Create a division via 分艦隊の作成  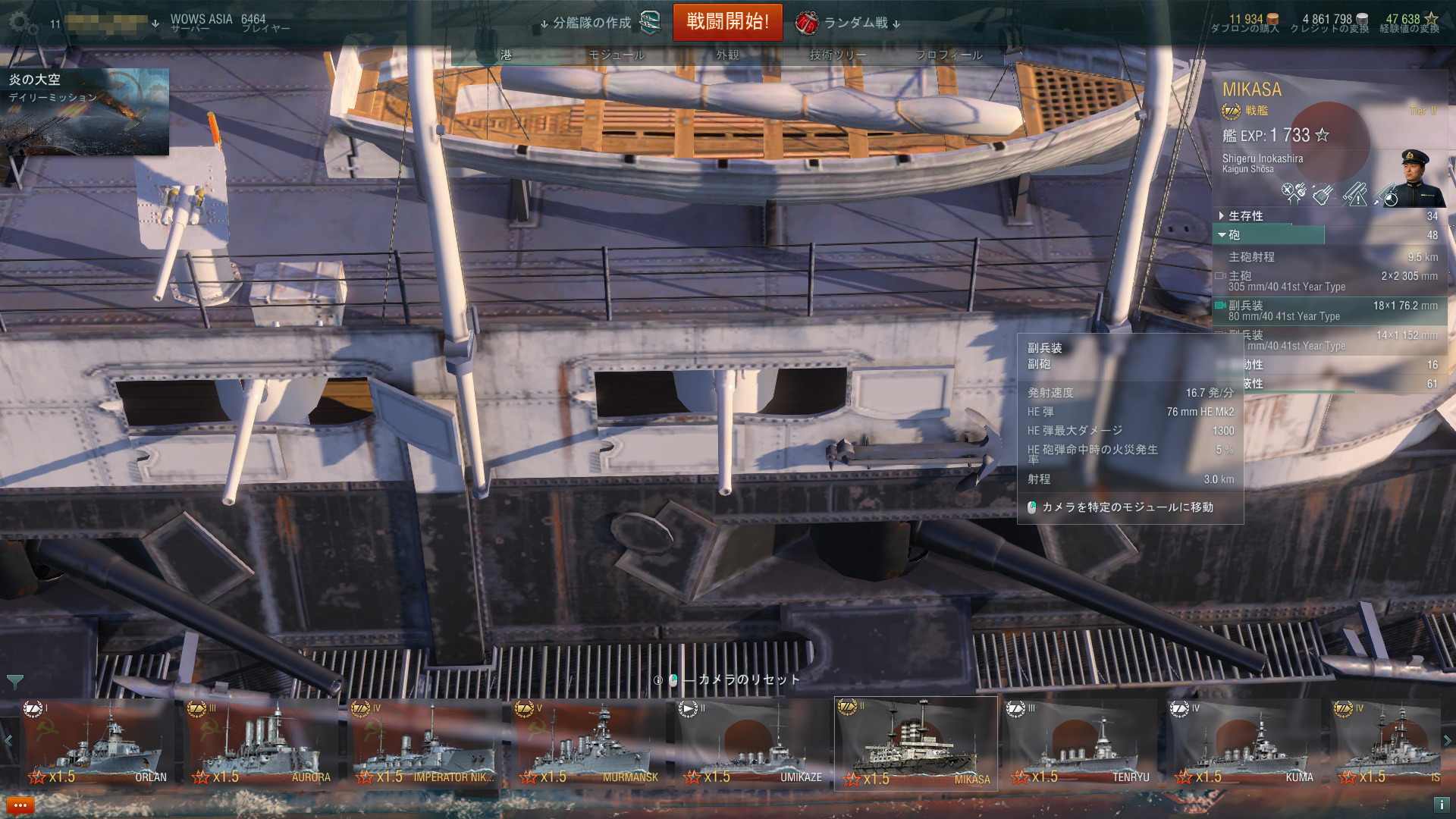(x=599, y=23)
